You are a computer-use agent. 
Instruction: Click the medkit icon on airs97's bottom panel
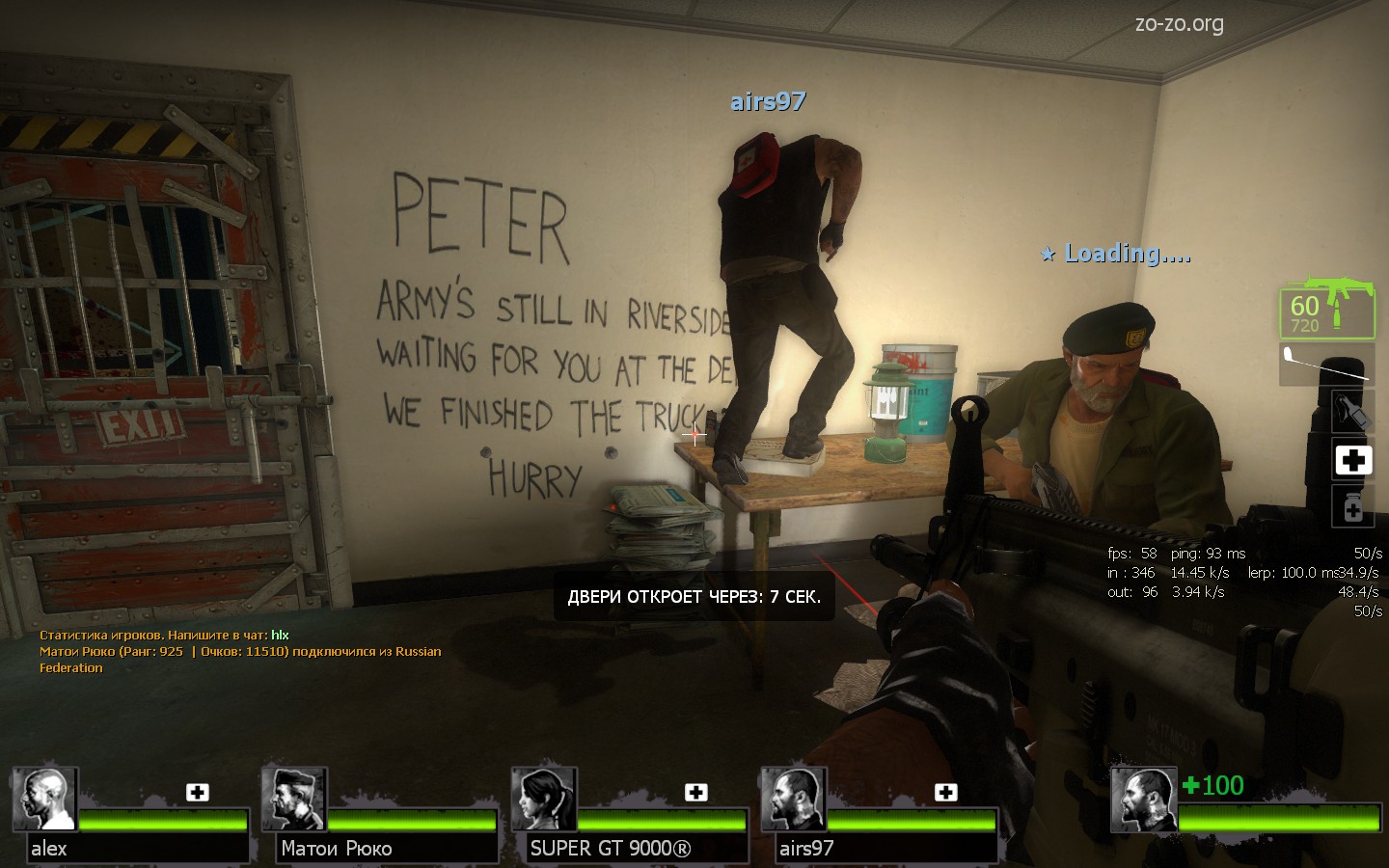[x=946, y=792]
